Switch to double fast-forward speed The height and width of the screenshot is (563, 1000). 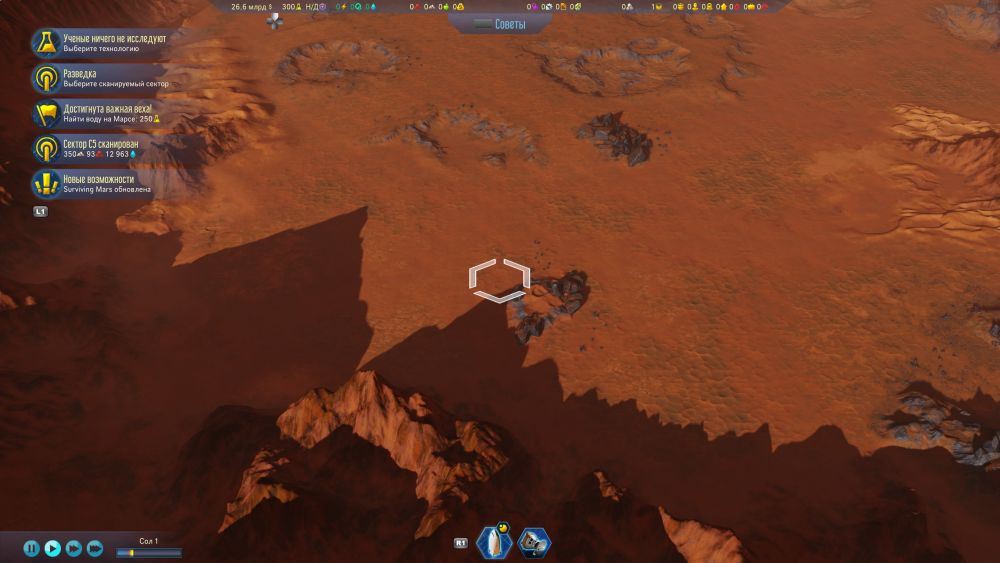pos(74,548)
